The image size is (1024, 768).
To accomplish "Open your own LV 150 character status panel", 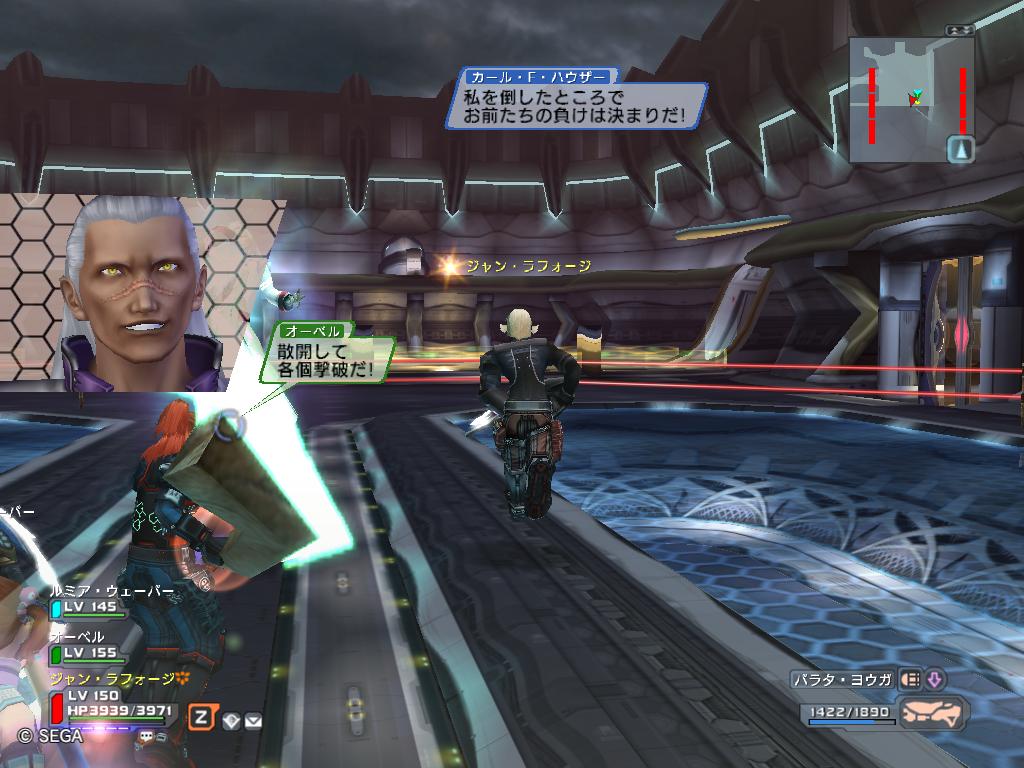I will 110,702.
